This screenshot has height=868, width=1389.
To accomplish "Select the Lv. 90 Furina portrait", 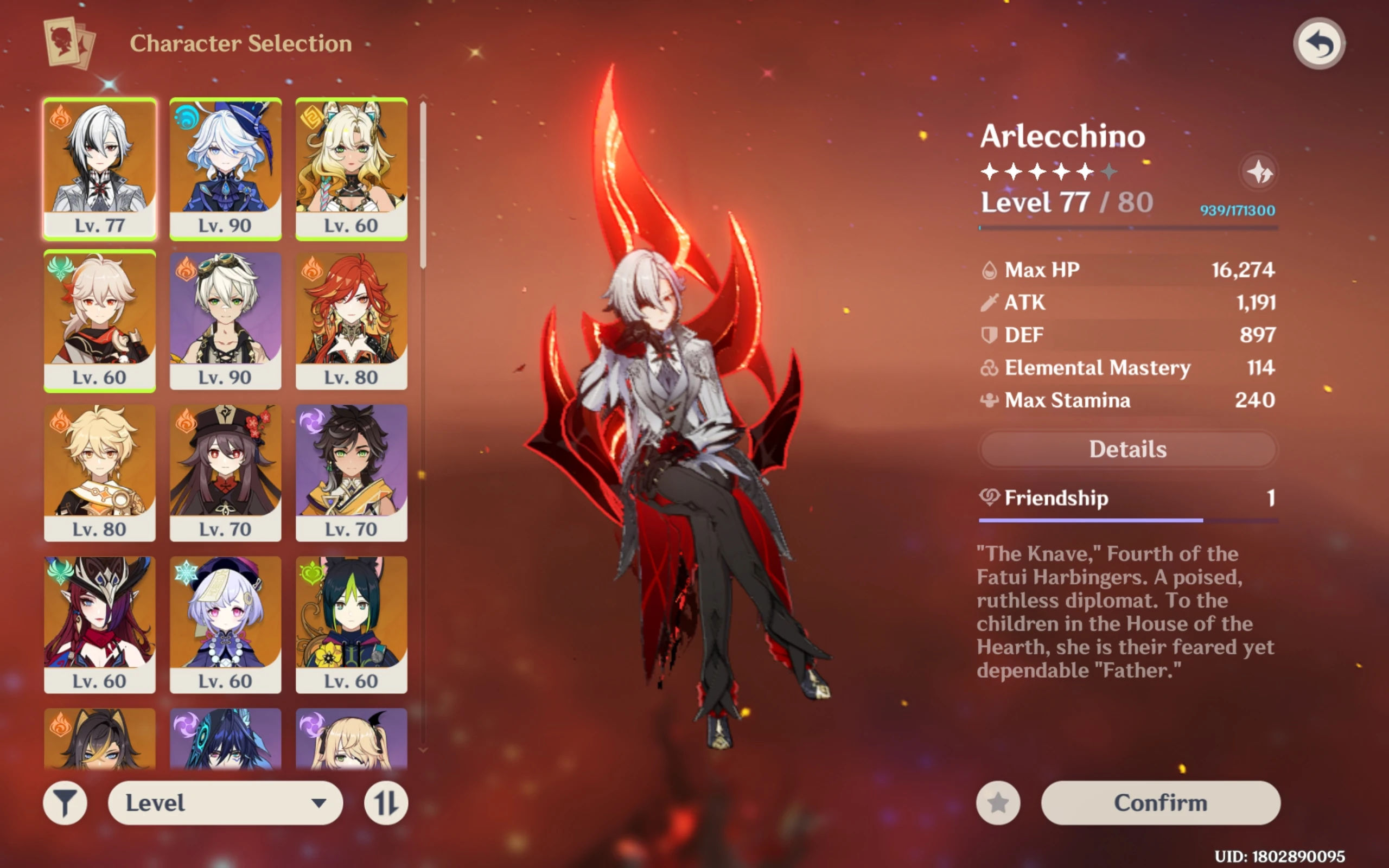I will pos(226,167).
